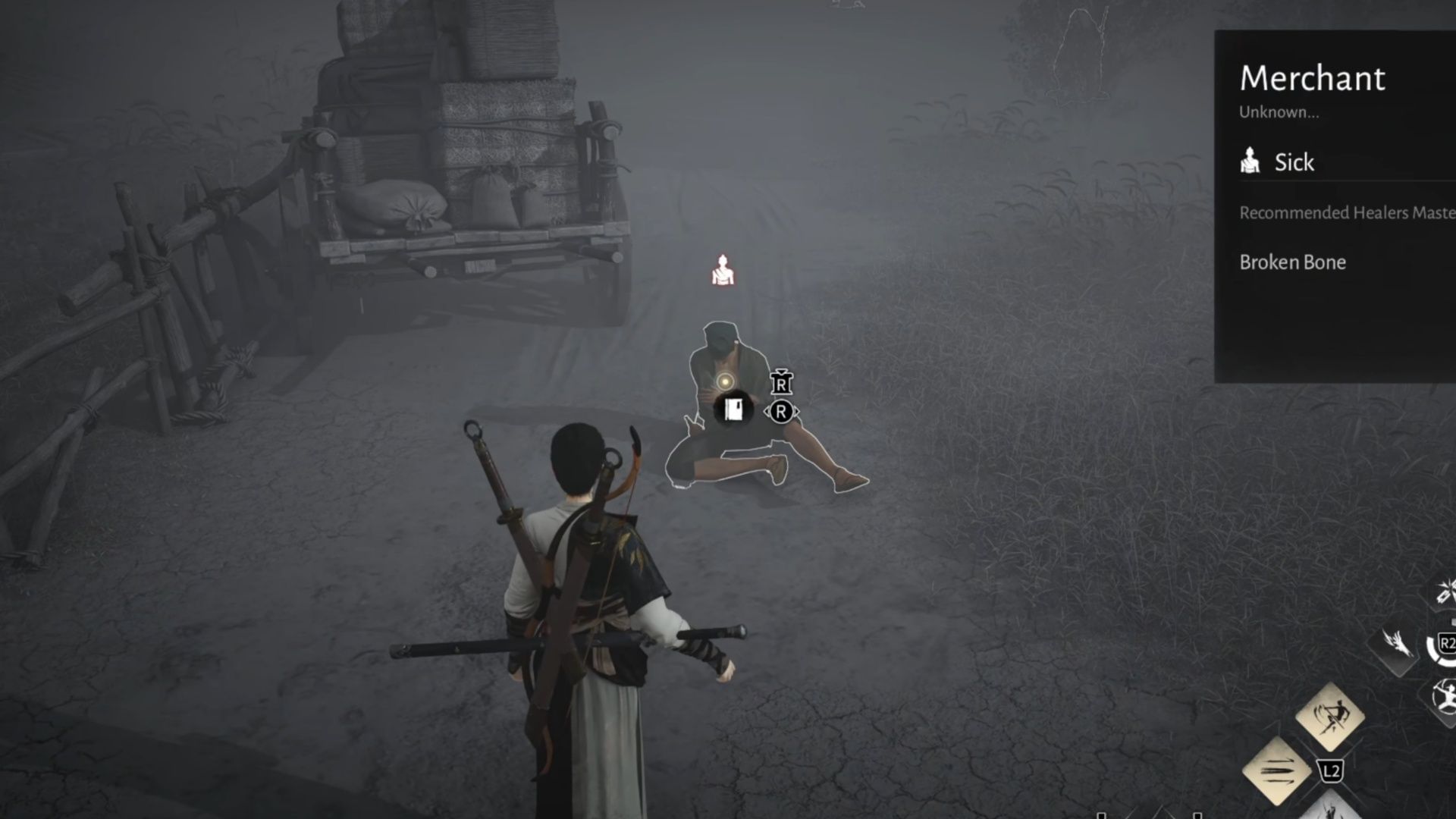1456x819 pixels.
Task: Select the Broken Bone remedy entry
Action: pyautogui.click(x=1293, y=262)
